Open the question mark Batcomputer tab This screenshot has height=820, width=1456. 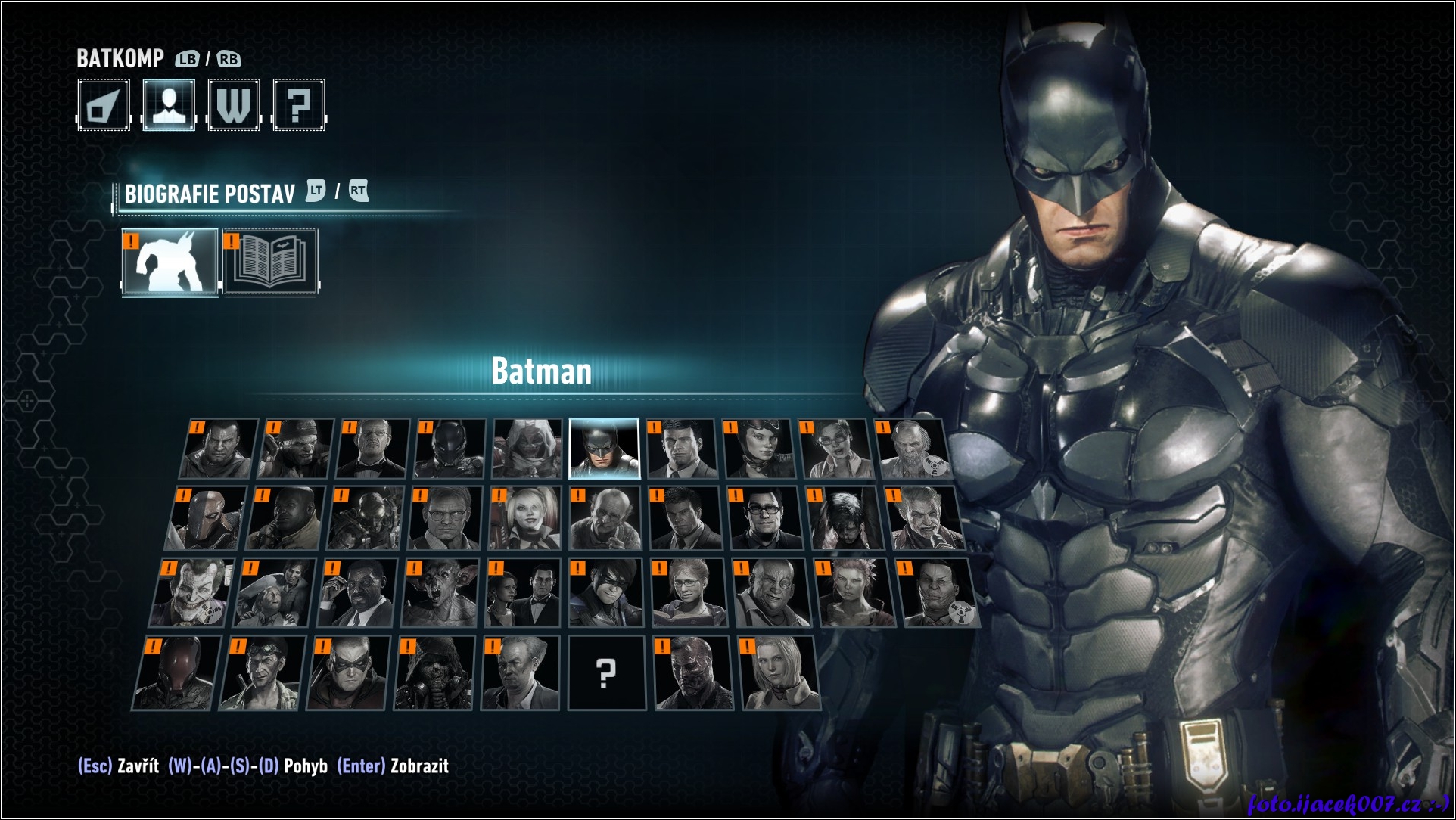pos(299,105)
